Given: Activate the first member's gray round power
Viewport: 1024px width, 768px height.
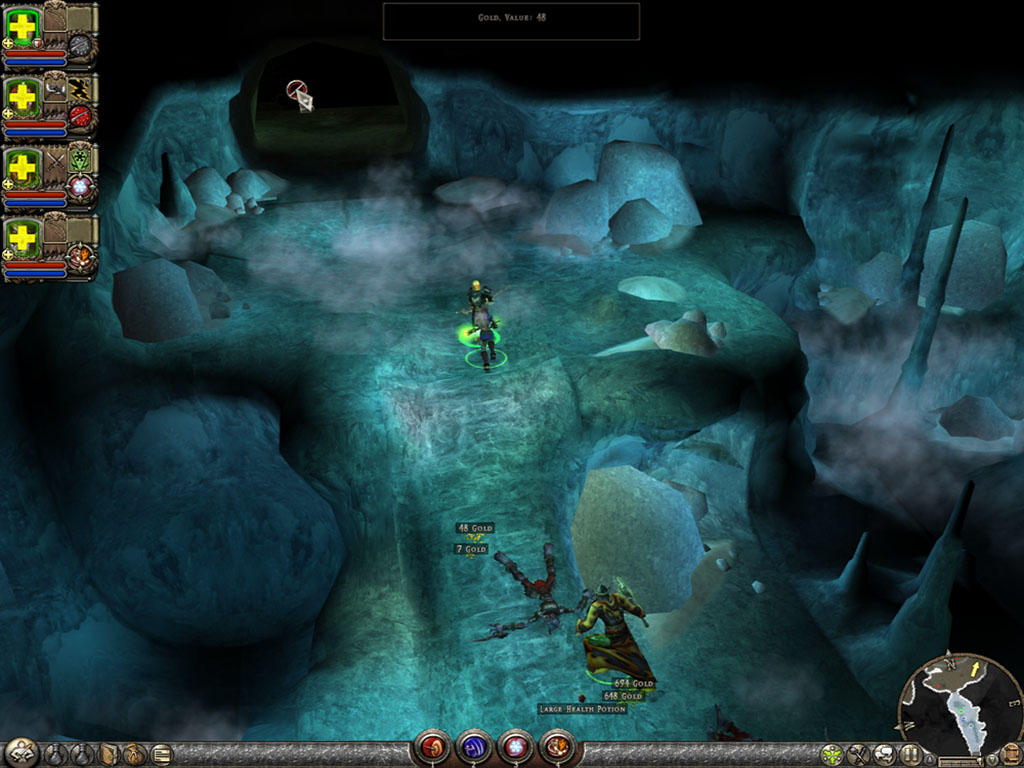Looking at the screenshot, I should [x=80, y=46].
